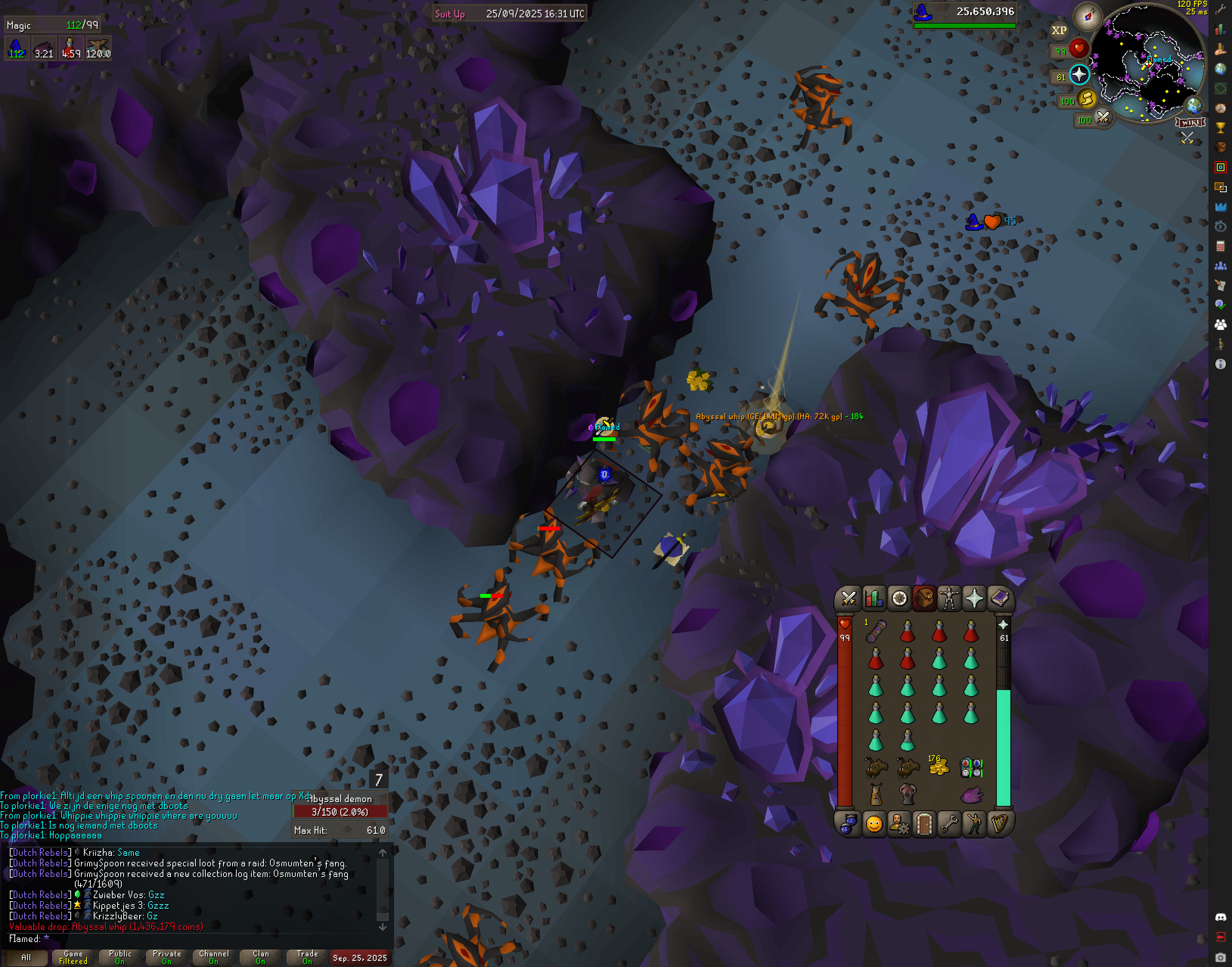This screenshot has height=967, width=1232.
Task: Open the Prayer tab
Action: (974, 599)
